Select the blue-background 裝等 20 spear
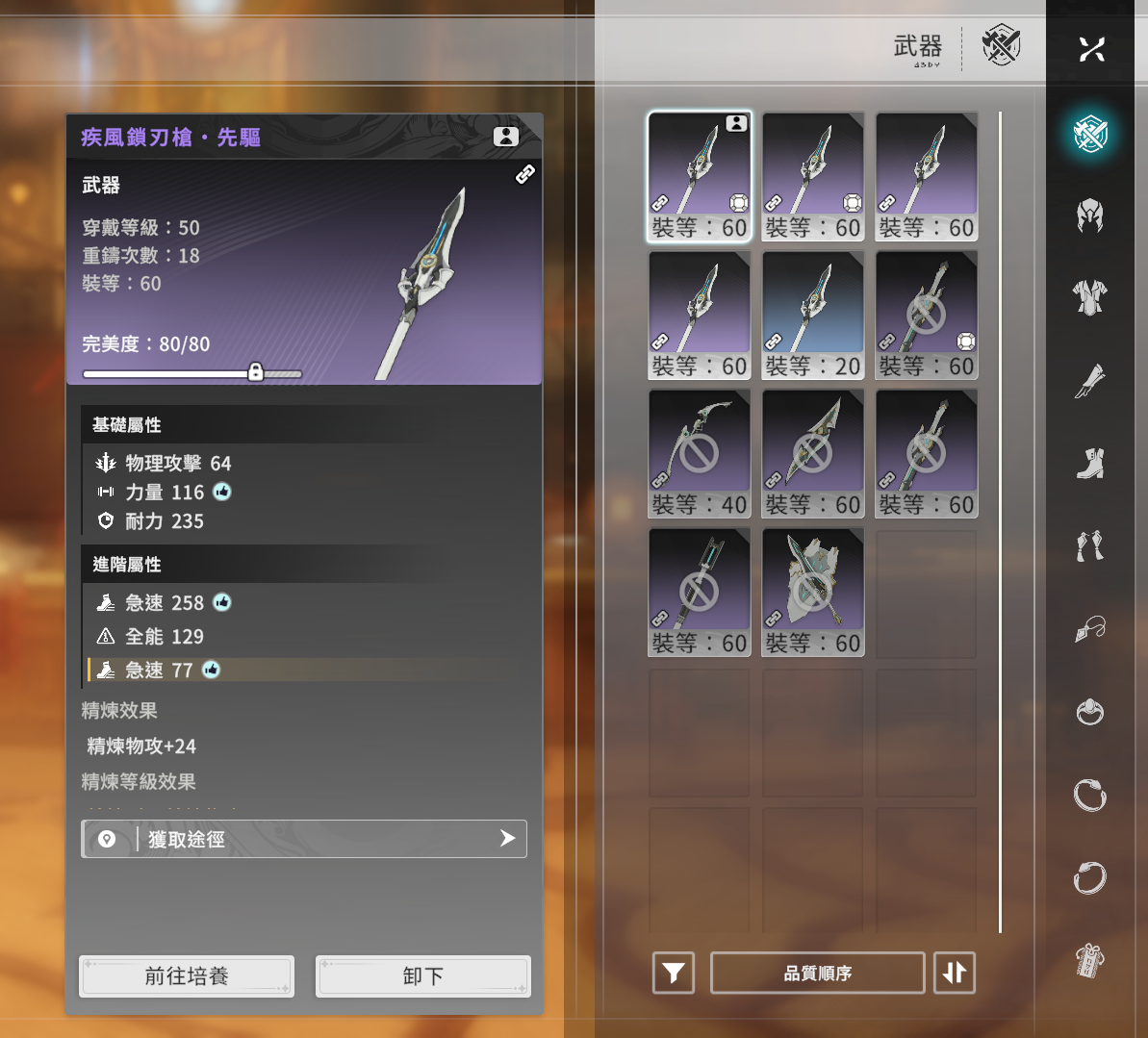 813,316
